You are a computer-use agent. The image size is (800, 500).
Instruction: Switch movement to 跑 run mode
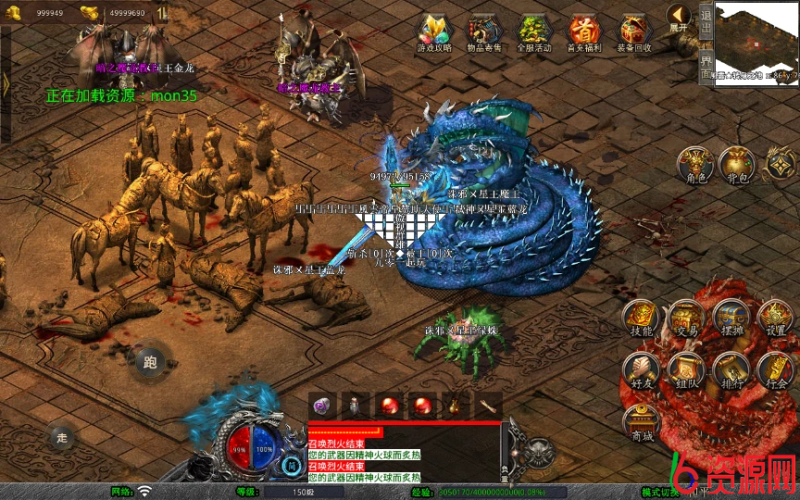[150, 362]
